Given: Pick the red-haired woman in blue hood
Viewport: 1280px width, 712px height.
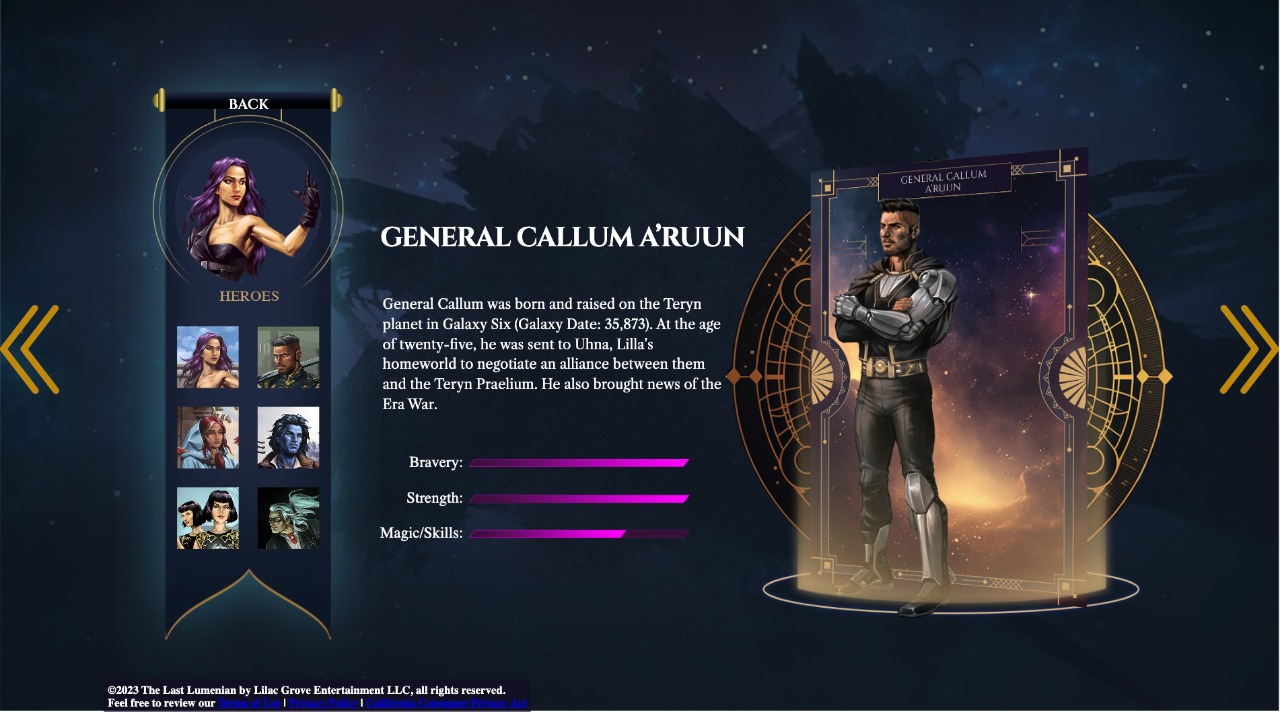Looking at the screenshot, I should [208, 437].
